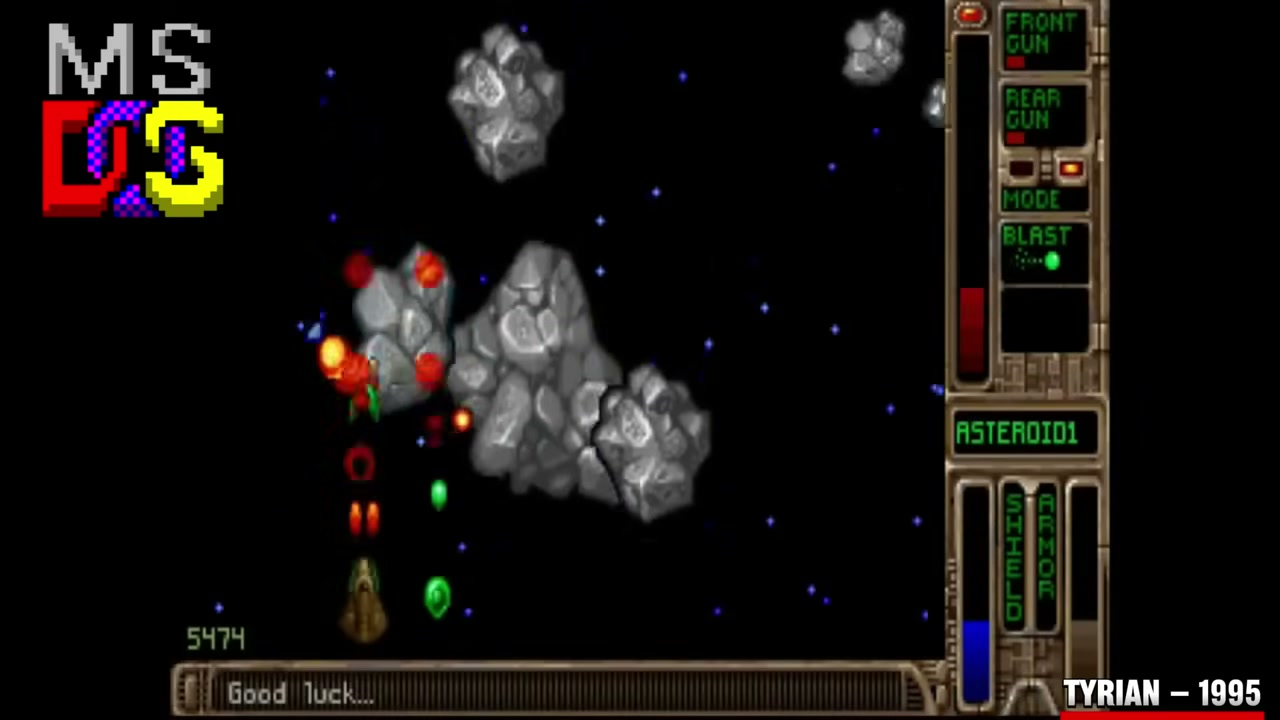This screenshot has width=1280, height=720.
Task: Click the MS-DOS logo in the corner
Action: [130, 115]
